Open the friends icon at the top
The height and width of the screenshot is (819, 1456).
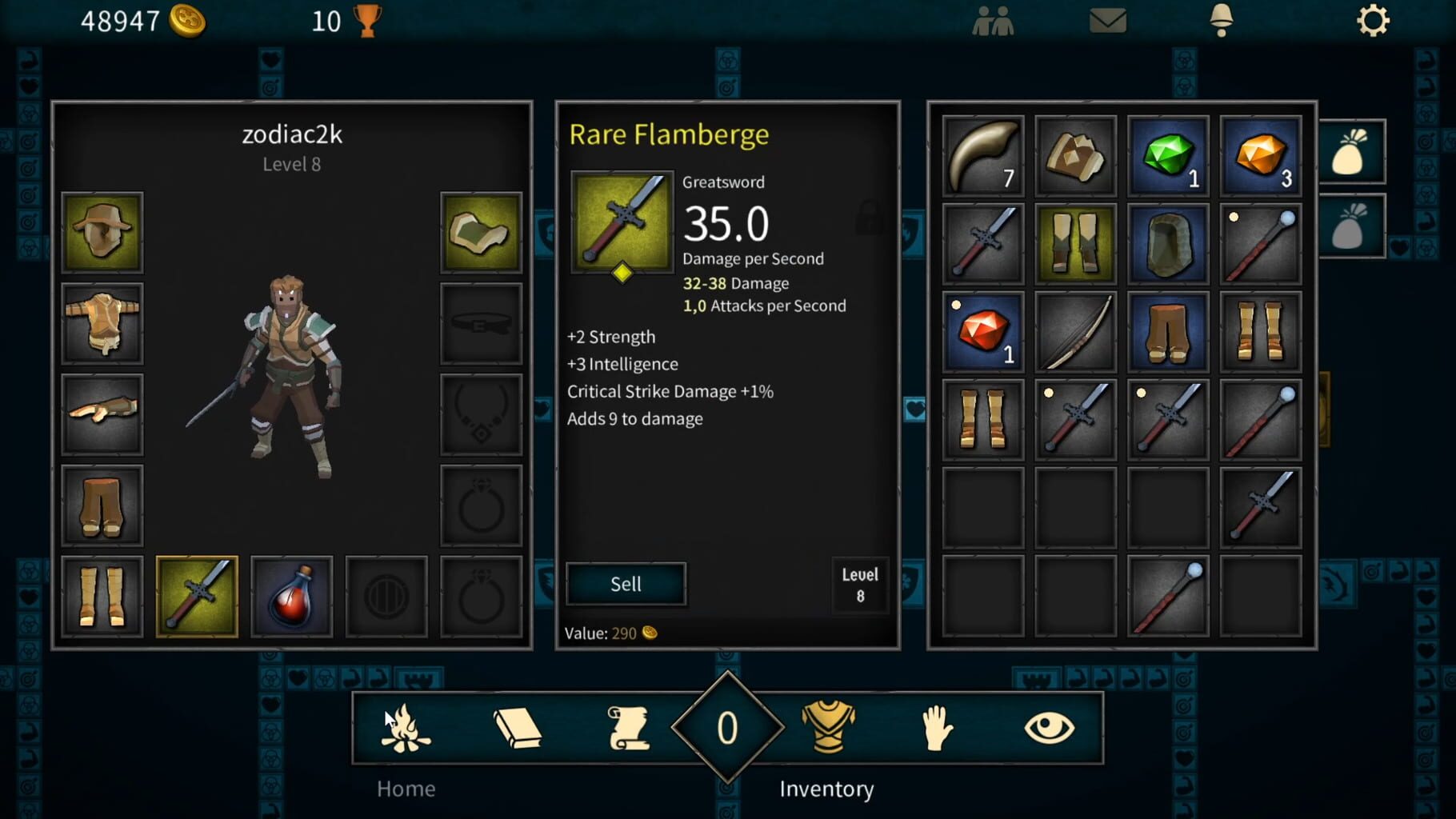[x=994, y=21]
